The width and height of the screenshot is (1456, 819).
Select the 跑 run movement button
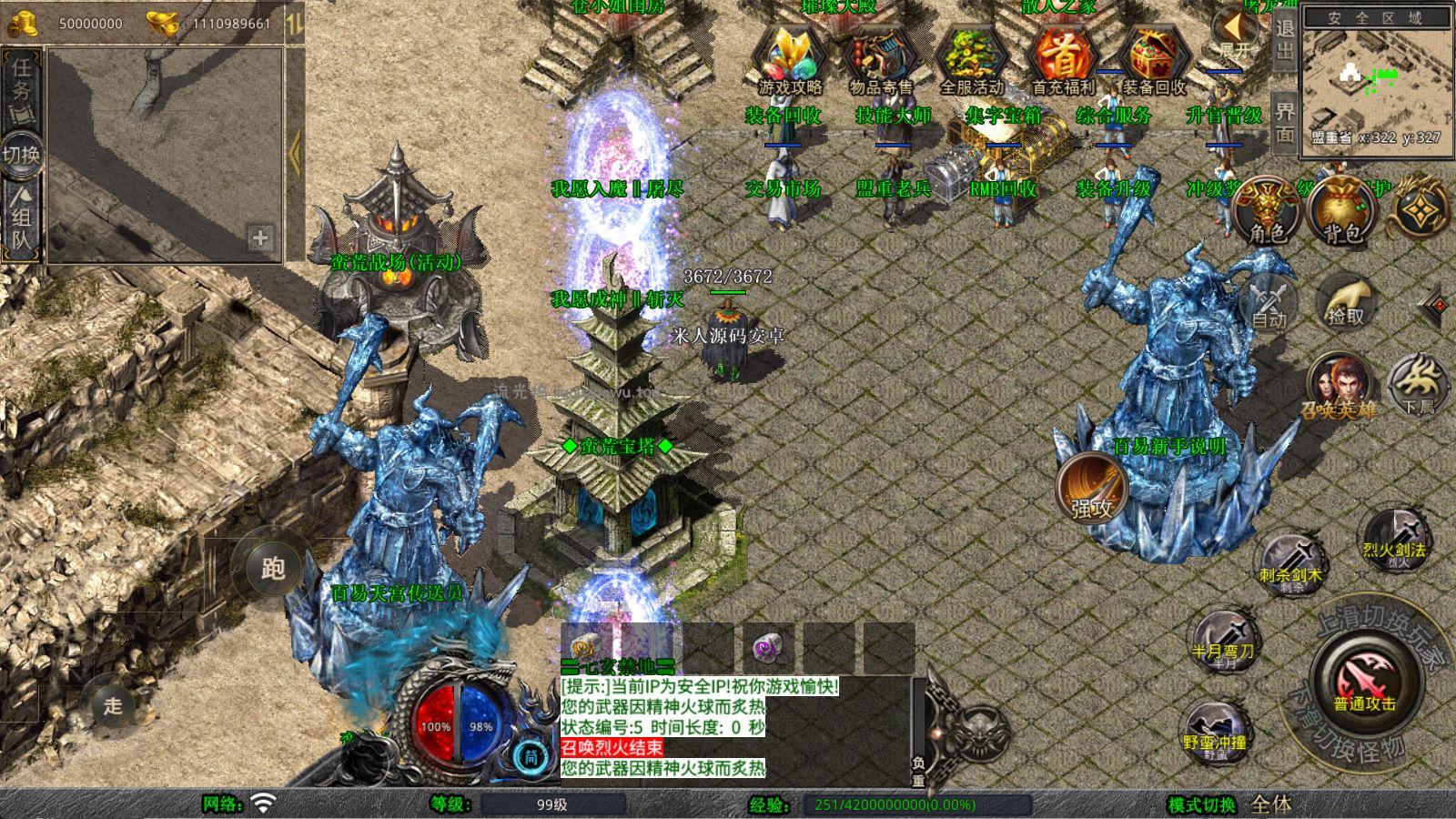(x=273, y=568)
